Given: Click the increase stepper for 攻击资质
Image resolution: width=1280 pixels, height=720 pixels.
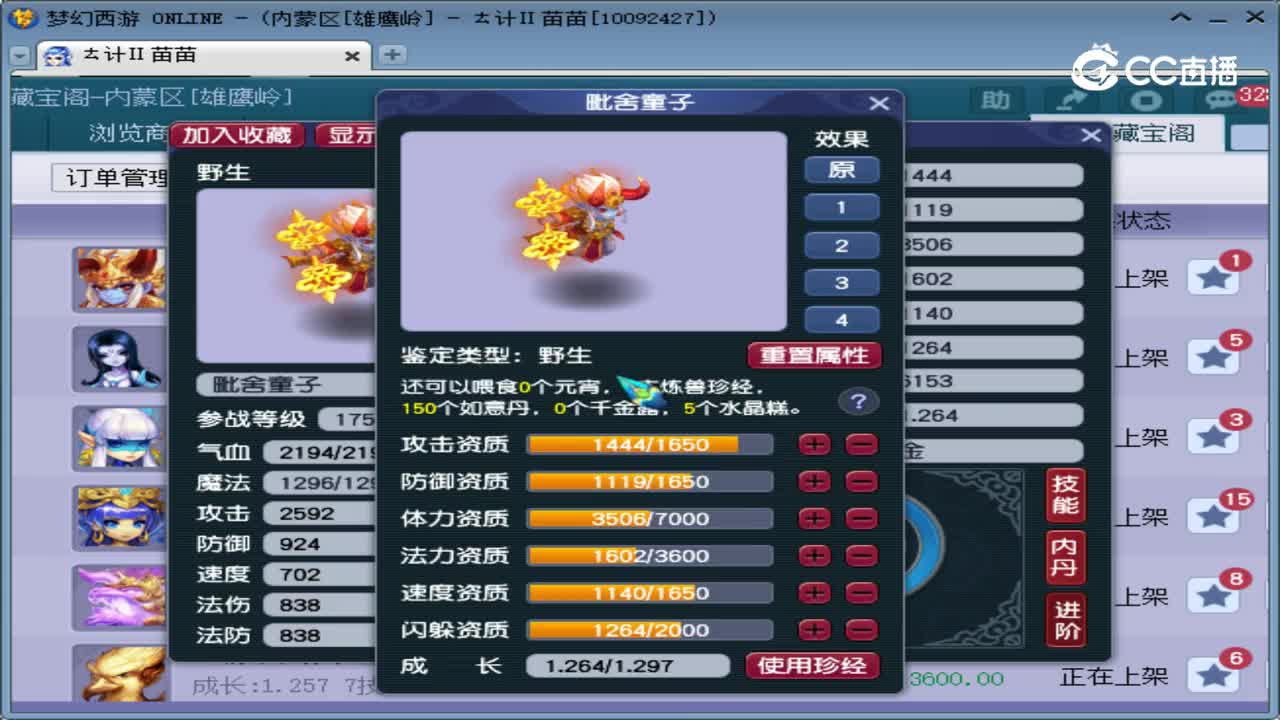Looking at the screenshot, I should click(814, 445).
